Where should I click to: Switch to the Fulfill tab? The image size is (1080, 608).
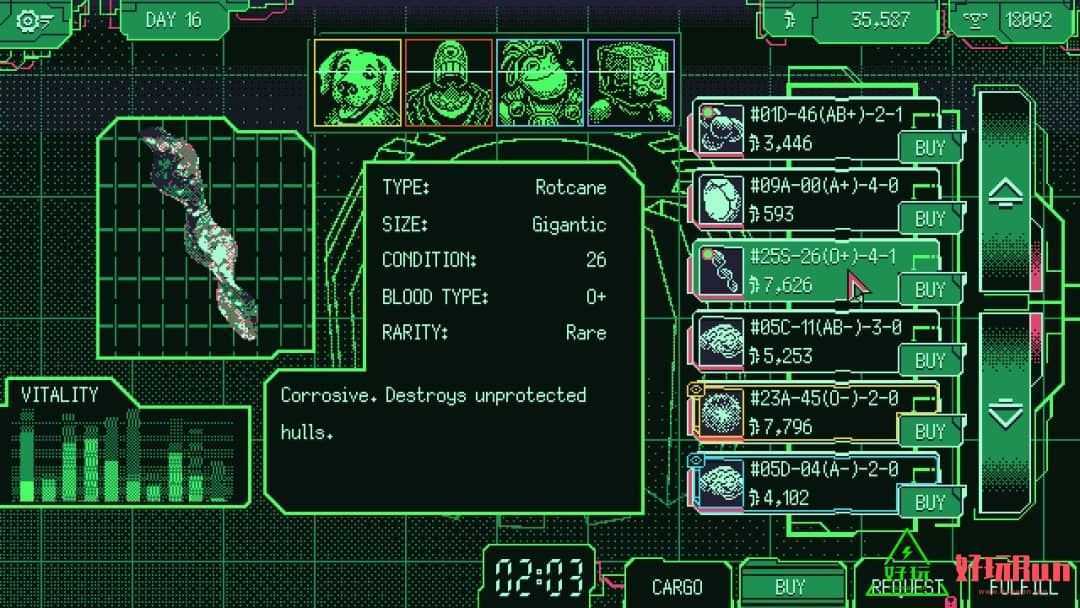point(1022,587)
